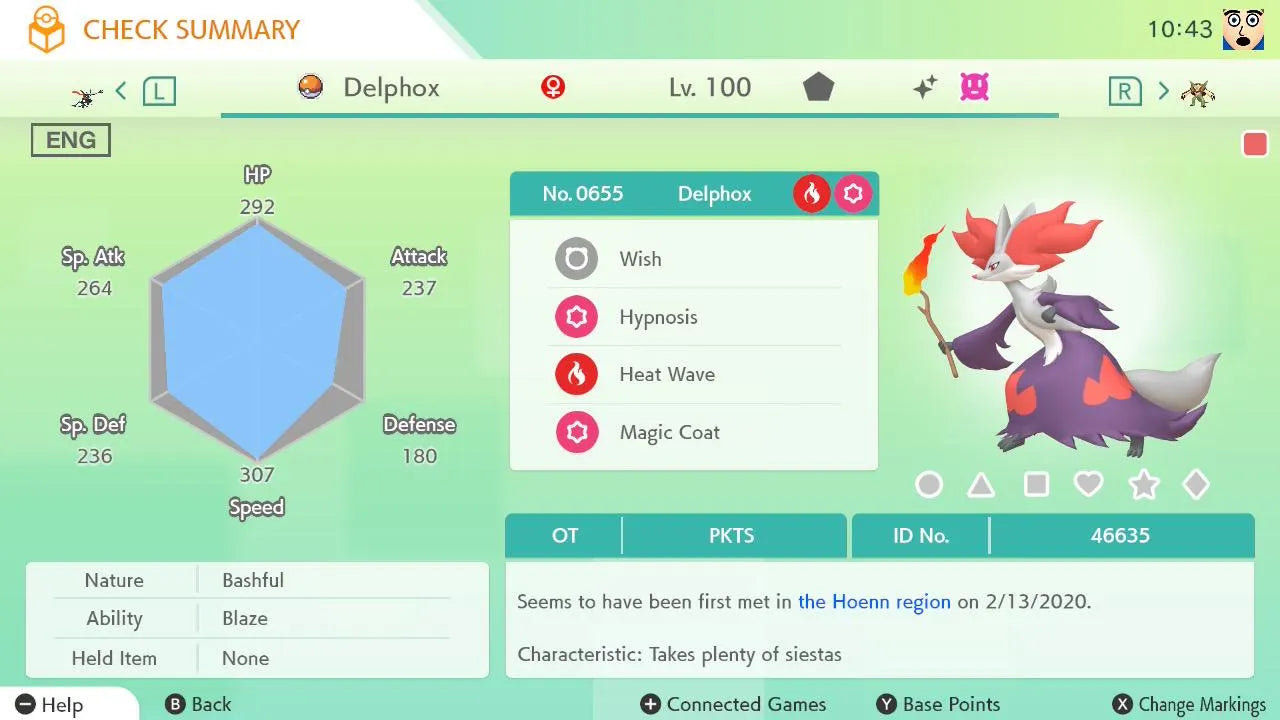Toggle the square marking
Image resolution: width=1280 pixels, height=720 pixels.
tap(1036, 485)
